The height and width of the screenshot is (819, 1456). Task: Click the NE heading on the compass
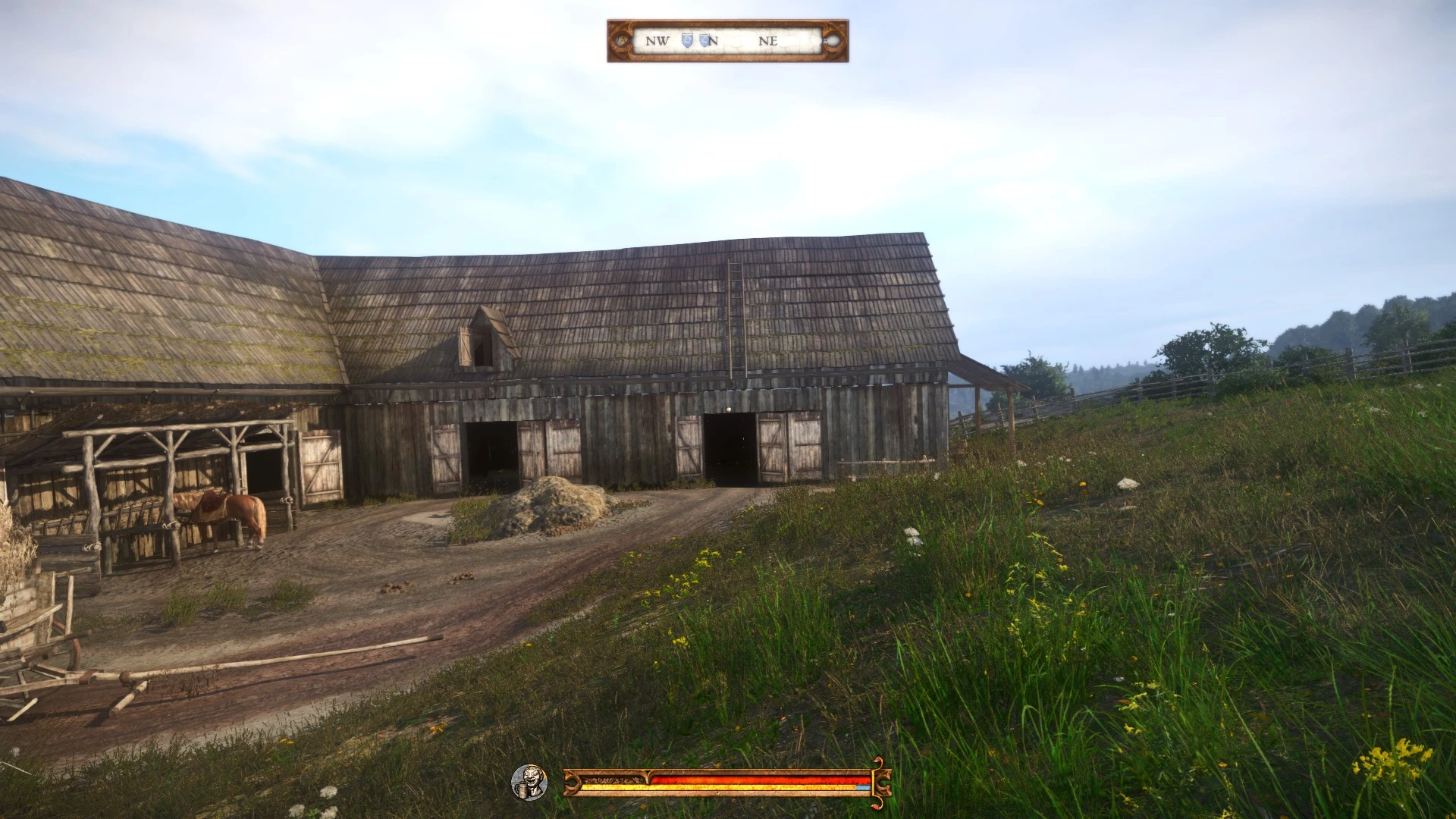tap(768, 41)
